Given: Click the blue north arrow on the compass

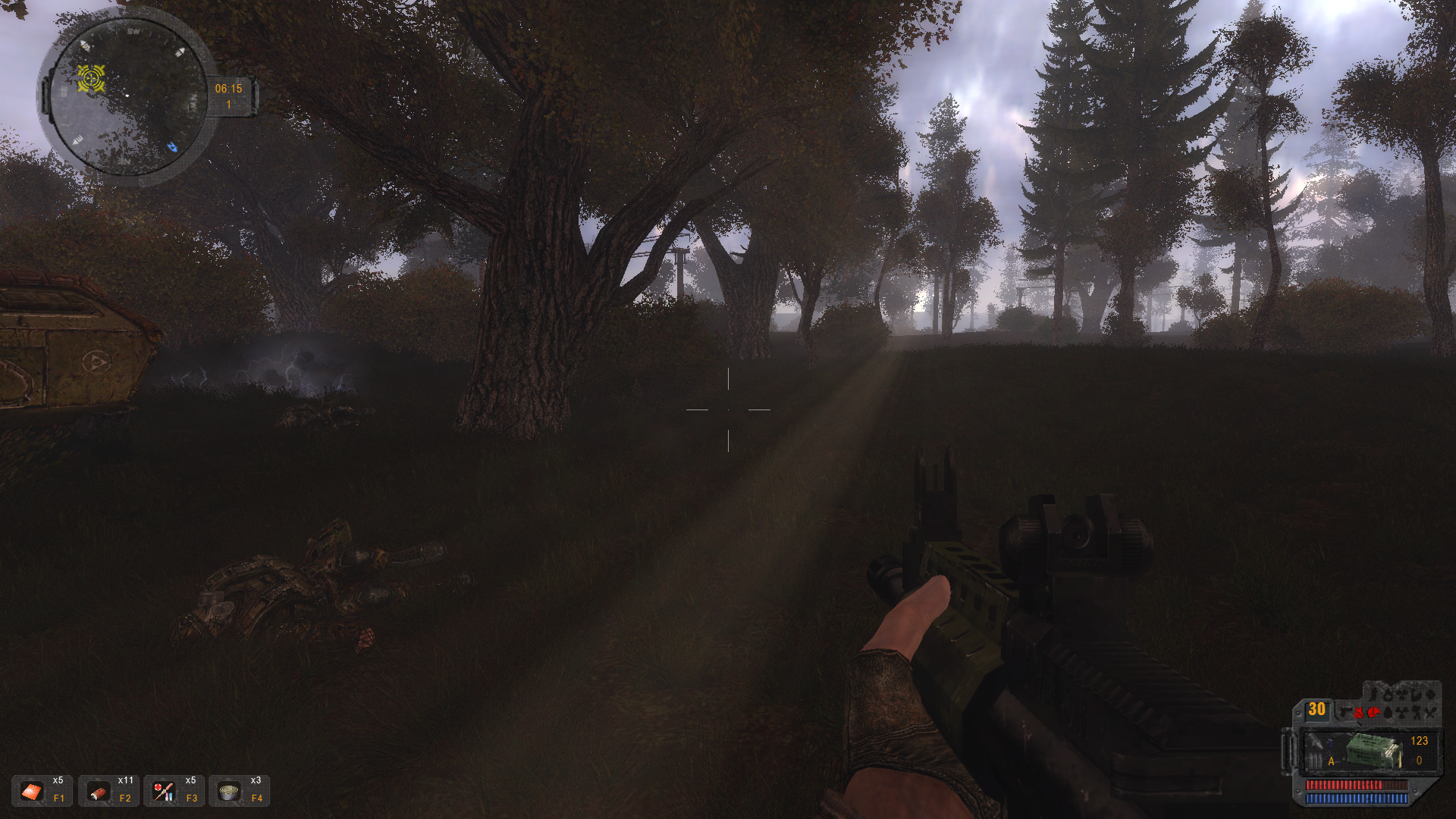Looking at the screenshot, I should [173, 146].
